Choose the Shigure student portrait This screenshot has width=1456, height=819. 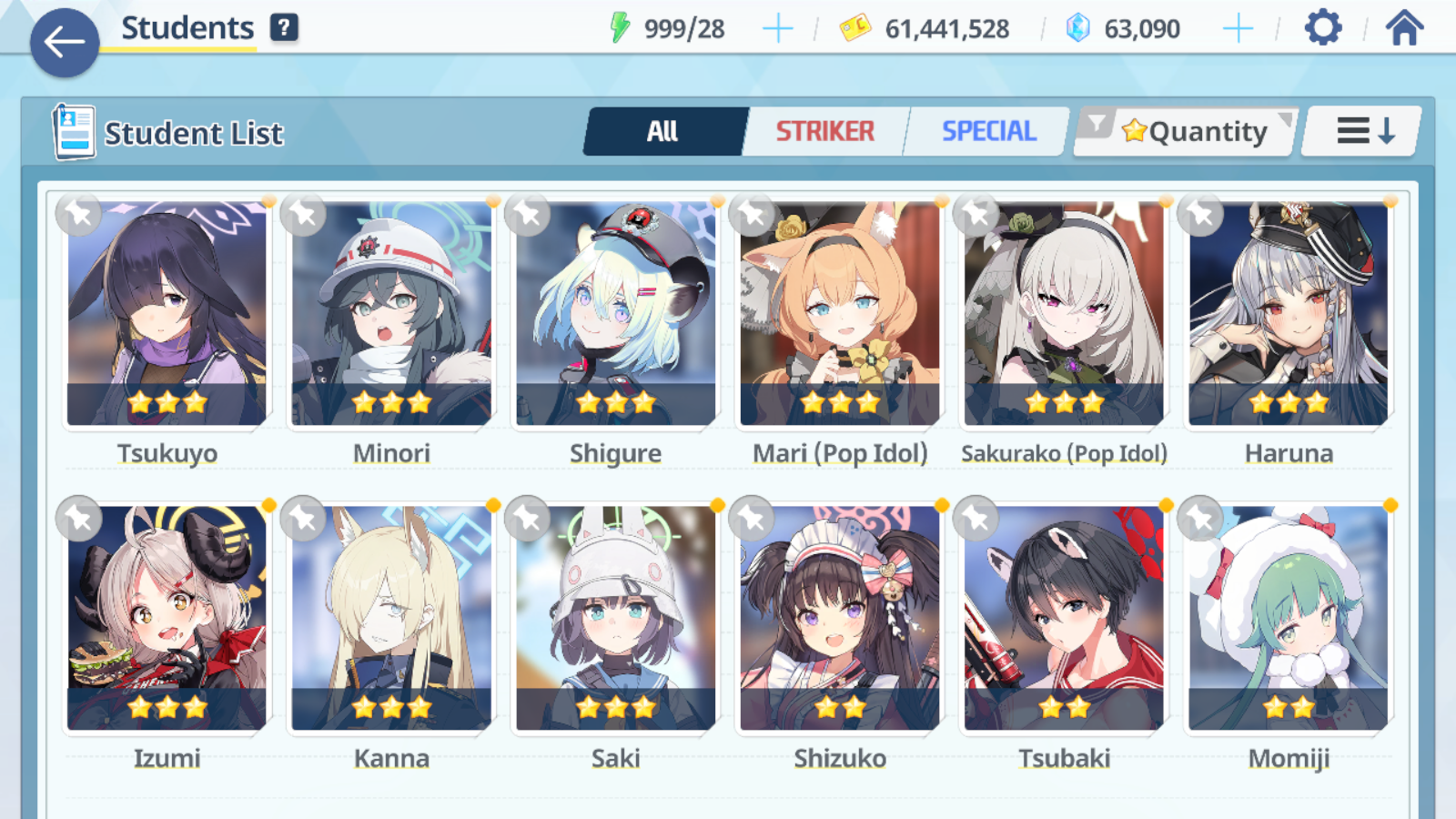point(616,314)
